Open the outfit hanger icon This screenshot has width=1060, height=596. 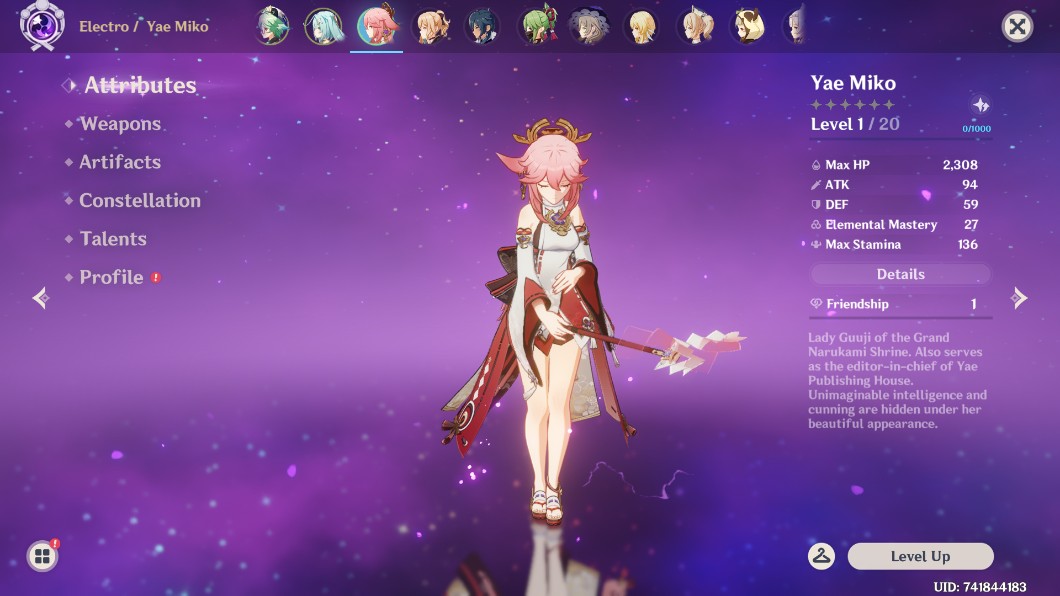click(822, 556)
